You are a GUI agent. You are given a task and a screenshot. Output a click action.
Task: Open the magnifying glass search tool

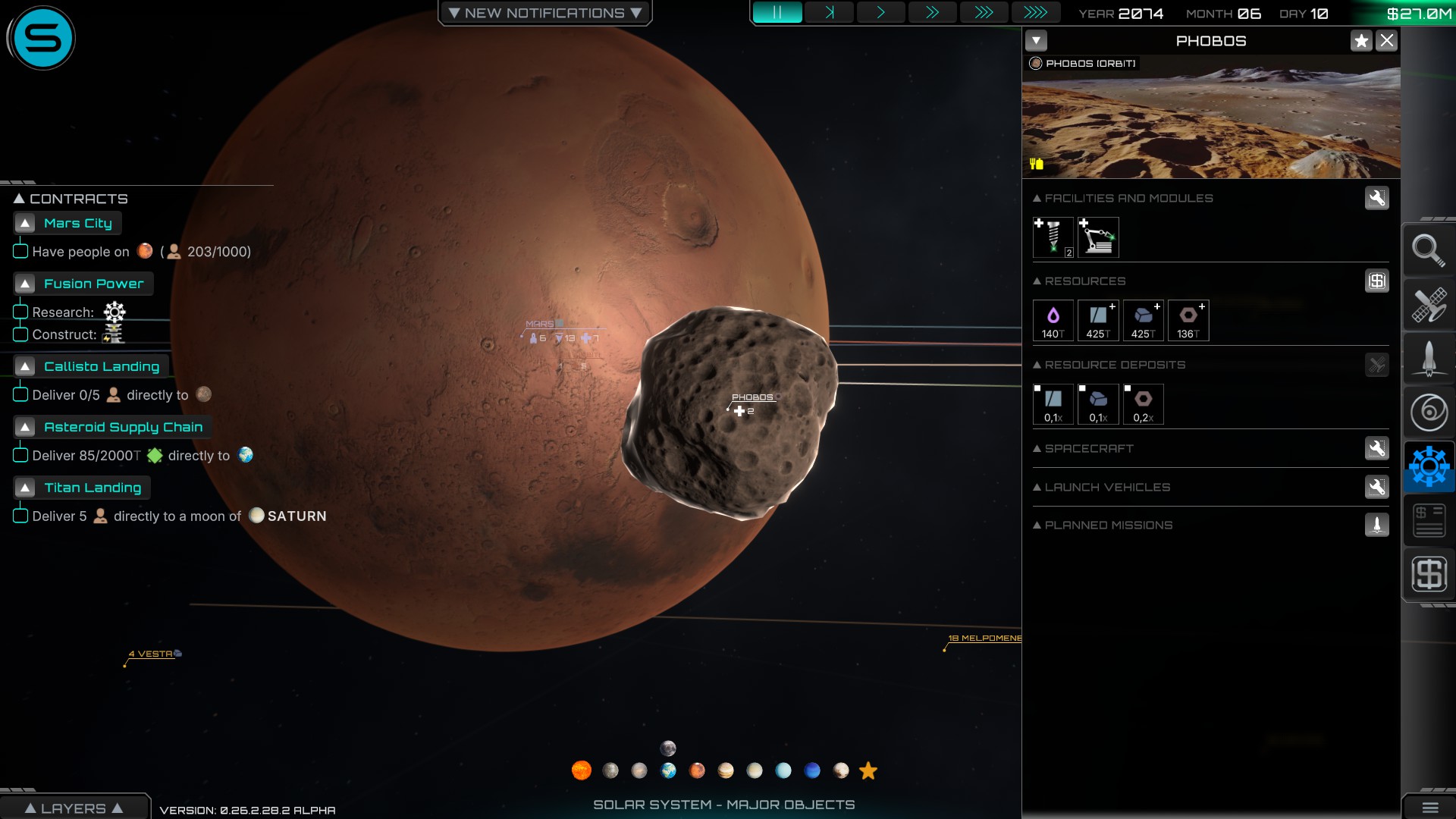(1428, 250)
